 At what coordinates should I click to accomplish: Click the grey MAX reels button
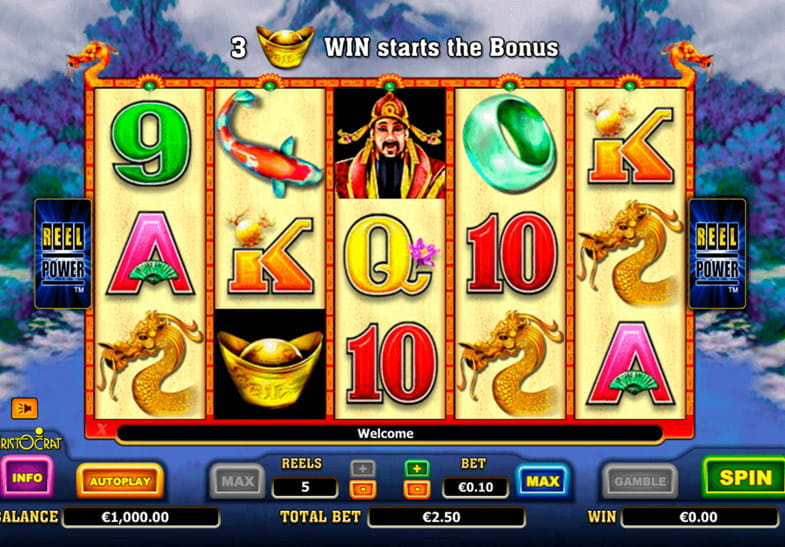[237, 481]
